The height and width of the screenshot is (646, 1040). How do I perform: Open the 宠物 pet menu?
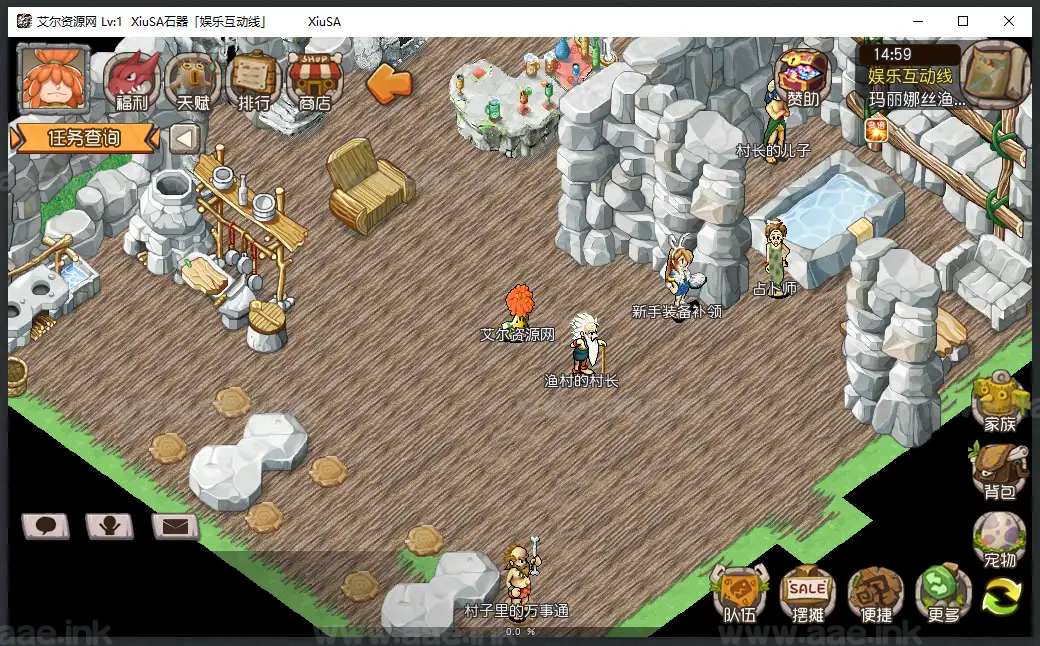999,541
